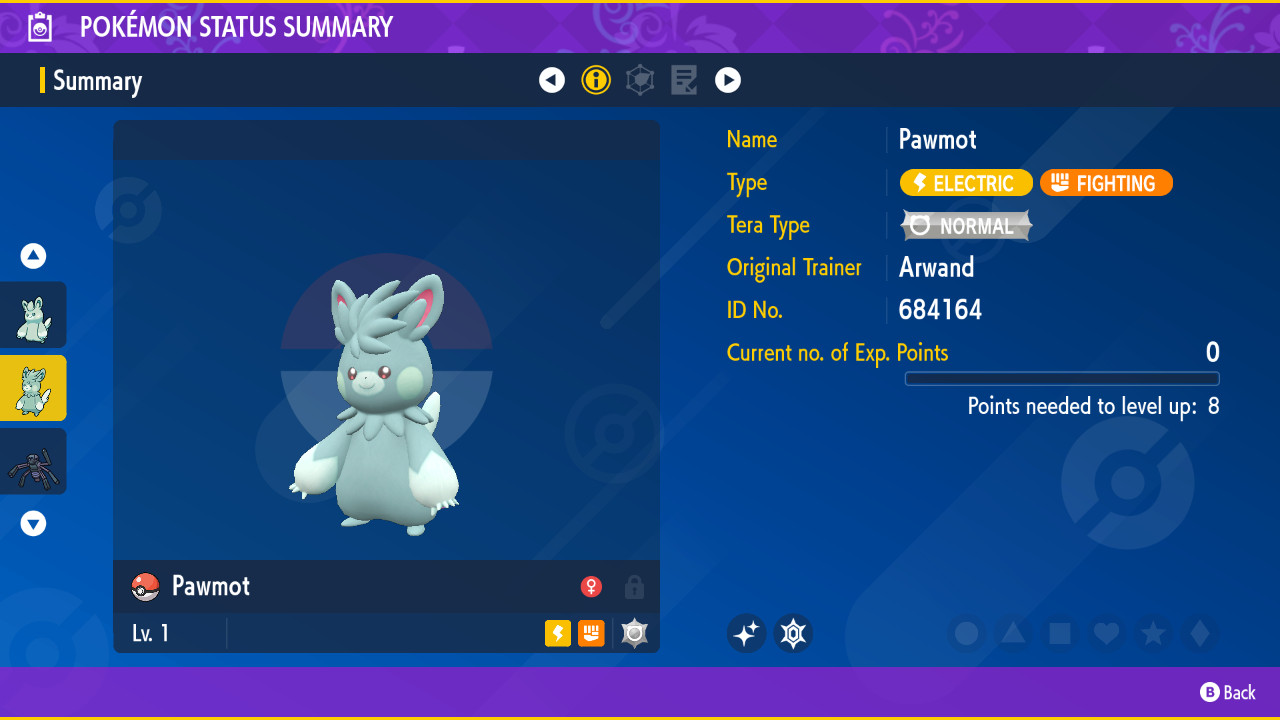Click the Fighting type icon under Pawmot
The width and height of the screenshot is (1280, 720).
pyautogui.click(x=591, y=633)
